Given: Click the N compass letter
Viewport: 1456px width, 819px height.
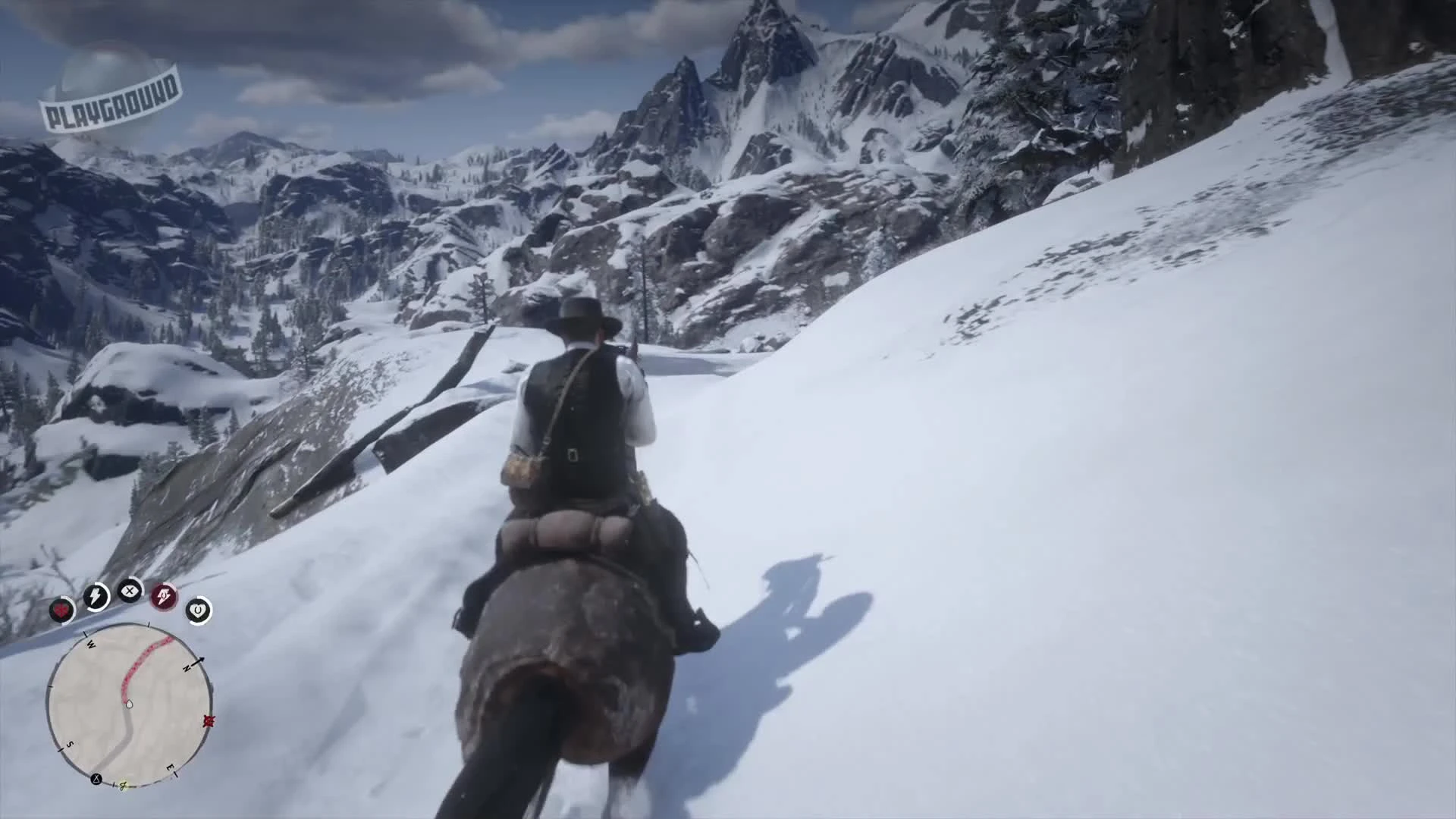Looking at the screenshot, I should click(x=187, y=667).
